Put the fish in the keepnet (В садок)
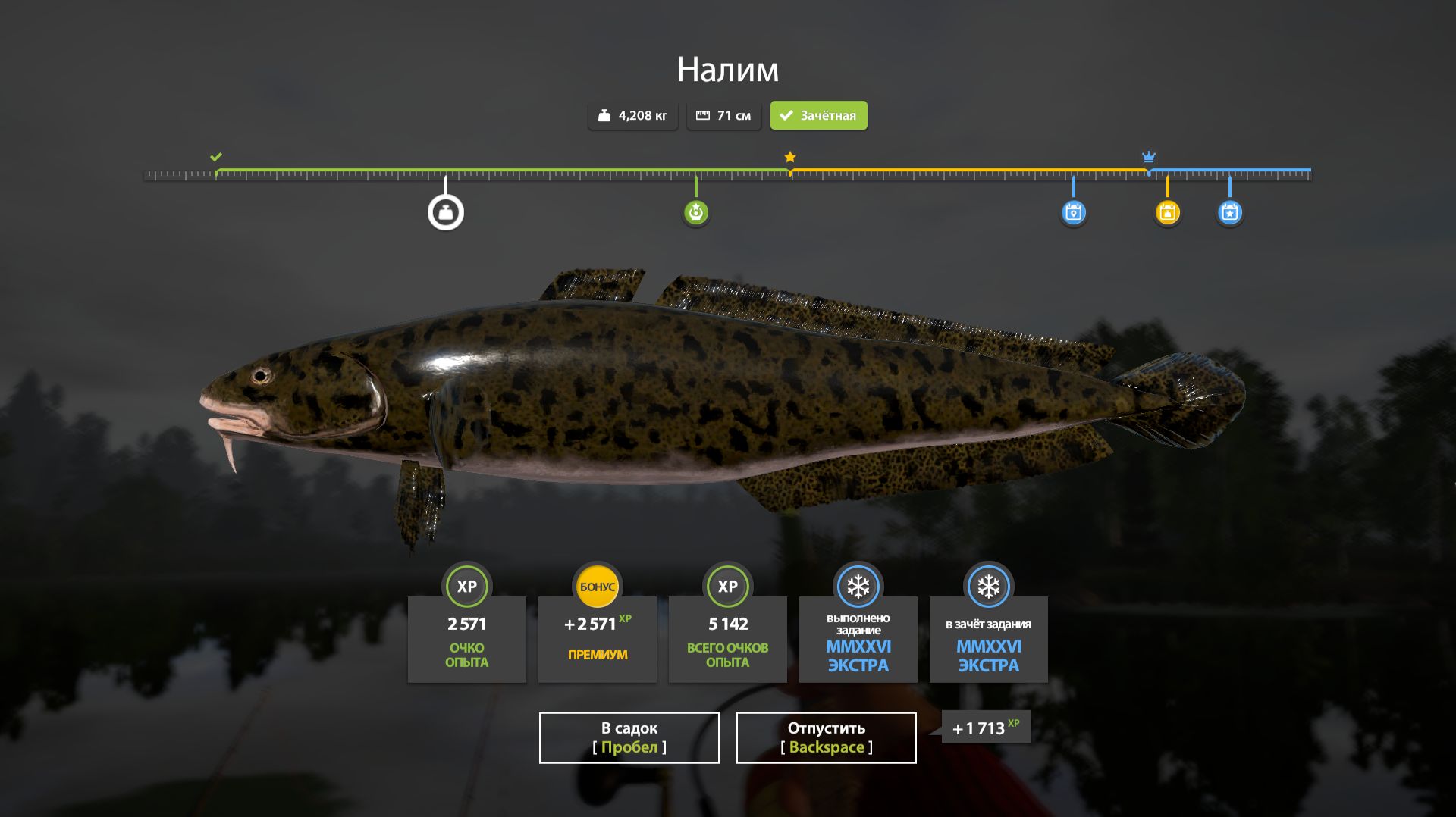The height and width of the screenshot is (817, 1456). click(x=629, y=737)
